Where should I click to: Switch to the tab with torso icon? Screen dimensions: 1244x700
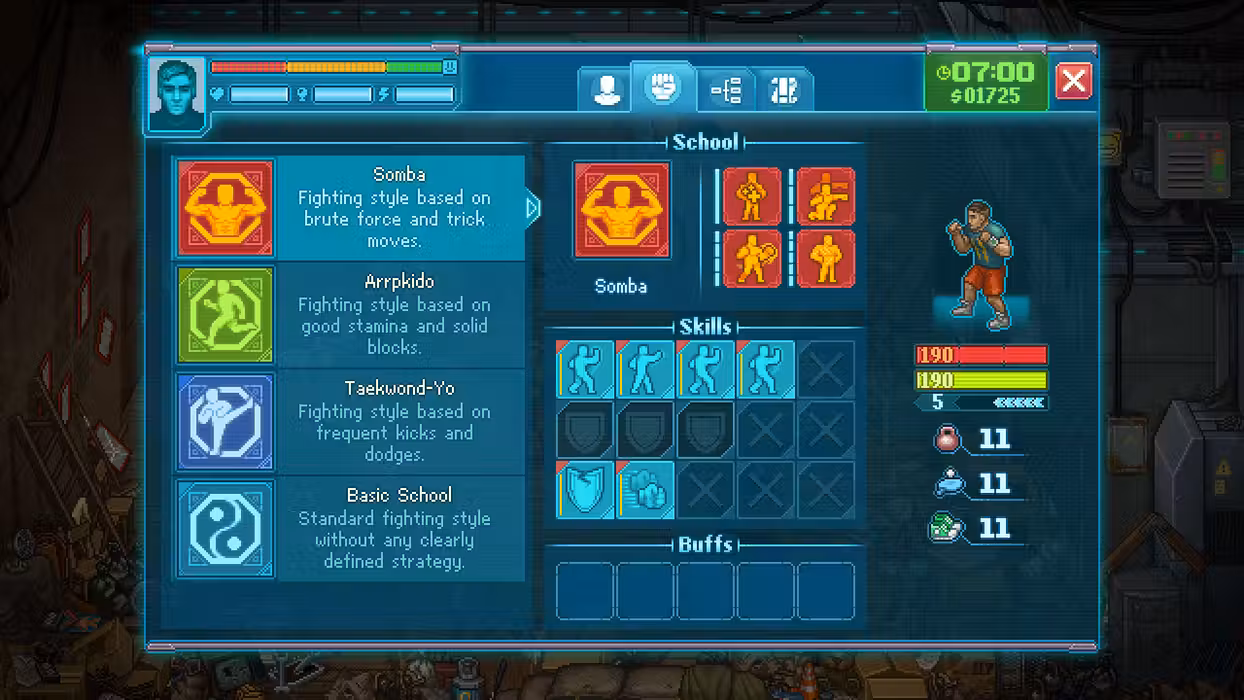coord(783,91)
